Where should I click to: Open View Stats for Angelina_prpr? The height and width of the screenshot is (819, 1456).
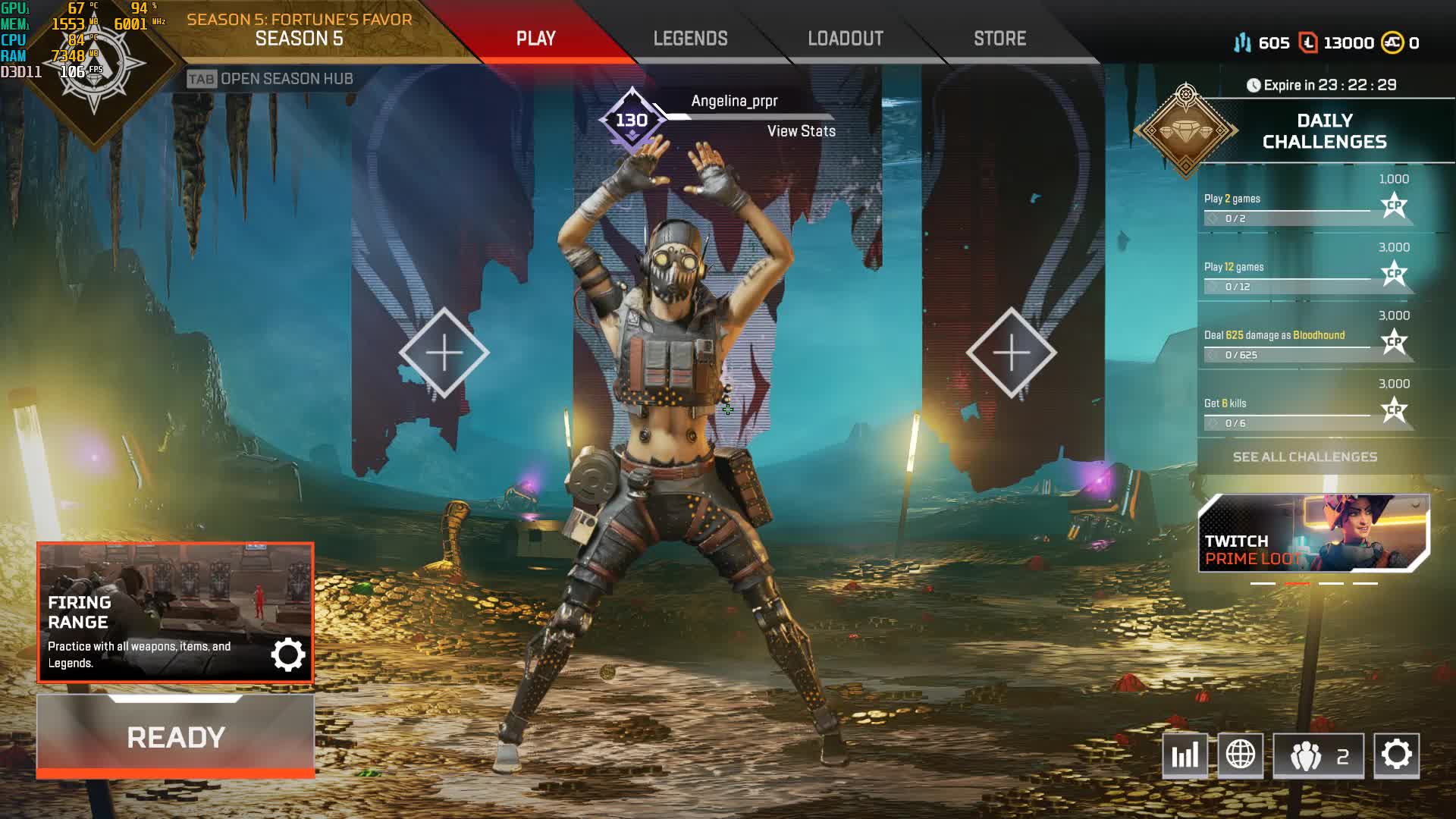point(801,131)
